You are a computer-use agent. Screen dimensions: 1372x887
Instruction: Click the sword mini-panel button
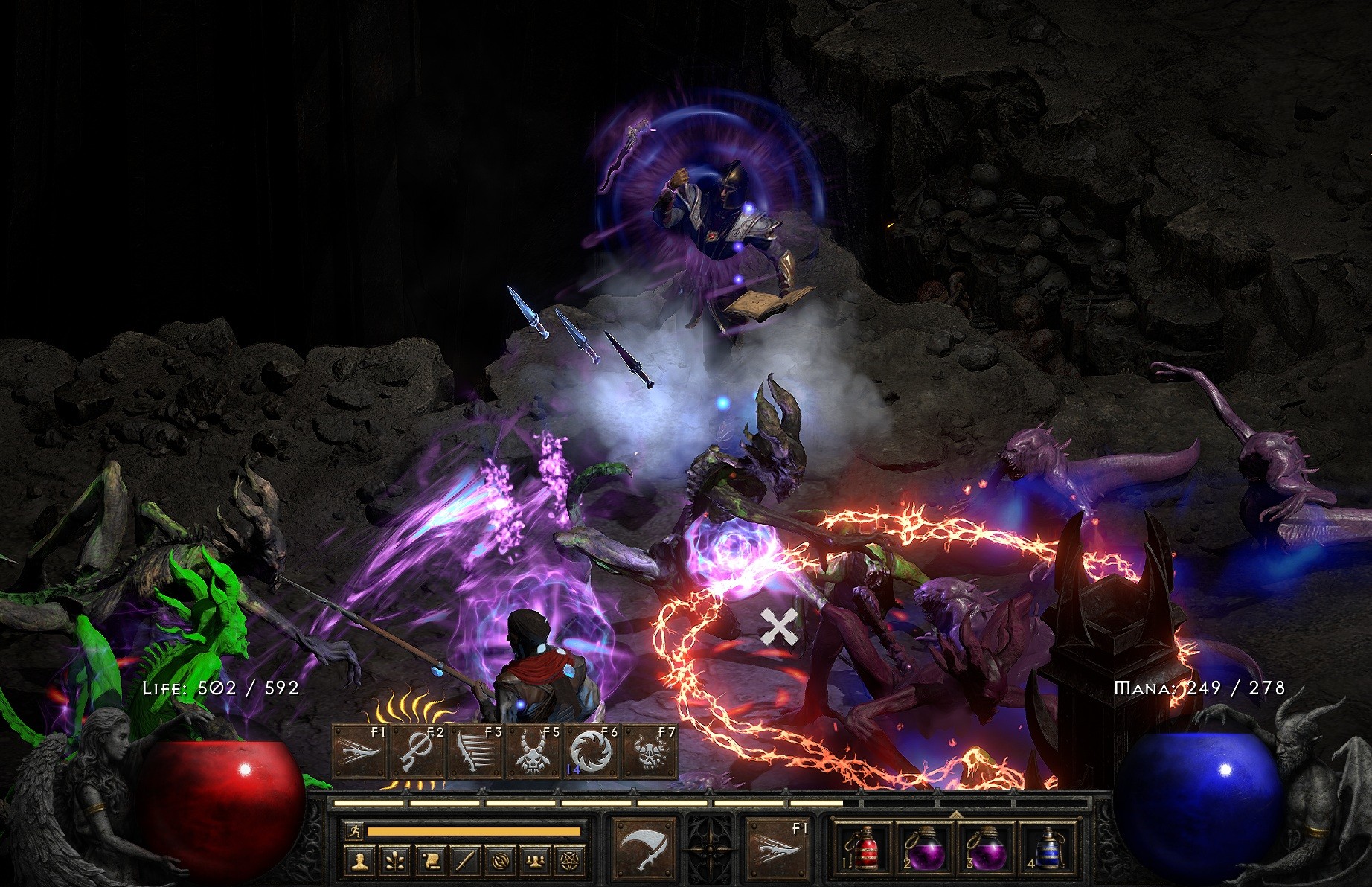click(464, 862)
